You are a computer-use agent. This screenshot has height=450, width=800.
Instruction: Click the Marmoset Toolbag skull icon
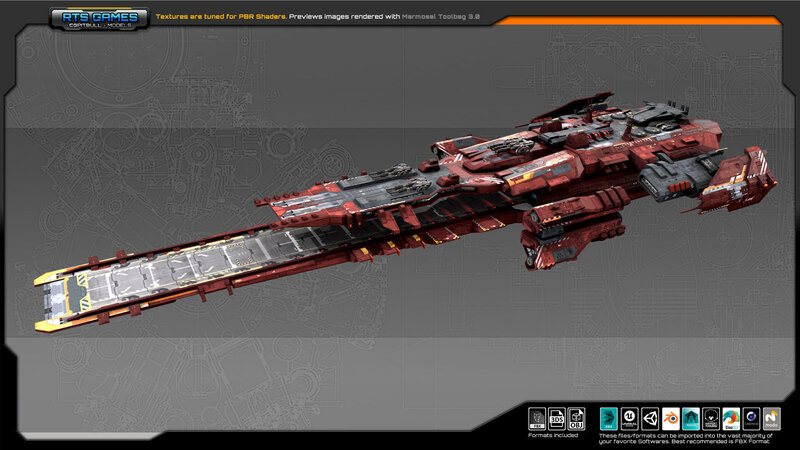(x=710, y=418)
